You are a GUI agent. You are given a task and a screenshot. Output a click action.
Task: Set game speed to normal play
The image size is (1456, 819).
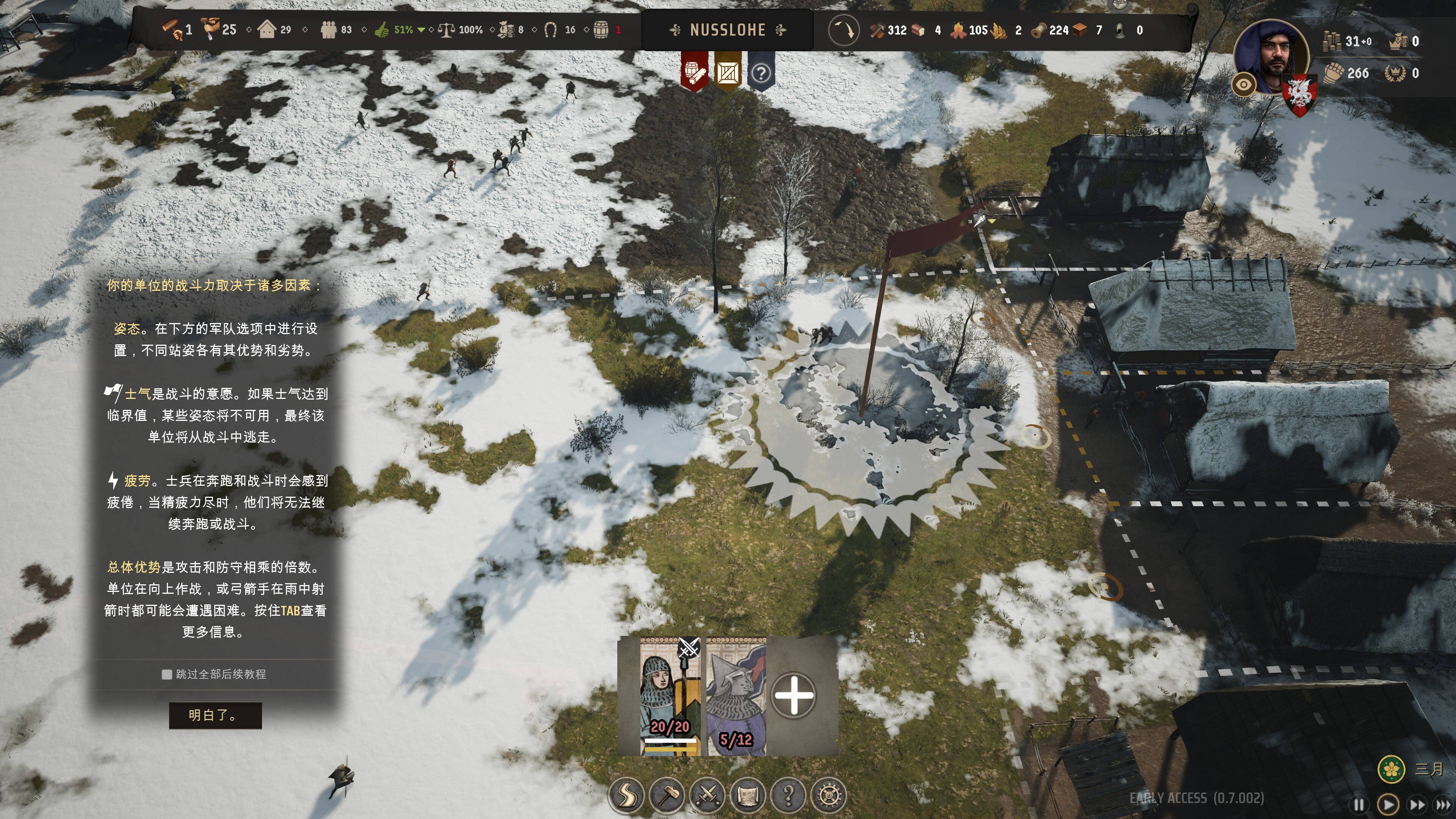pyautogui.click(x=1388, y=804)
